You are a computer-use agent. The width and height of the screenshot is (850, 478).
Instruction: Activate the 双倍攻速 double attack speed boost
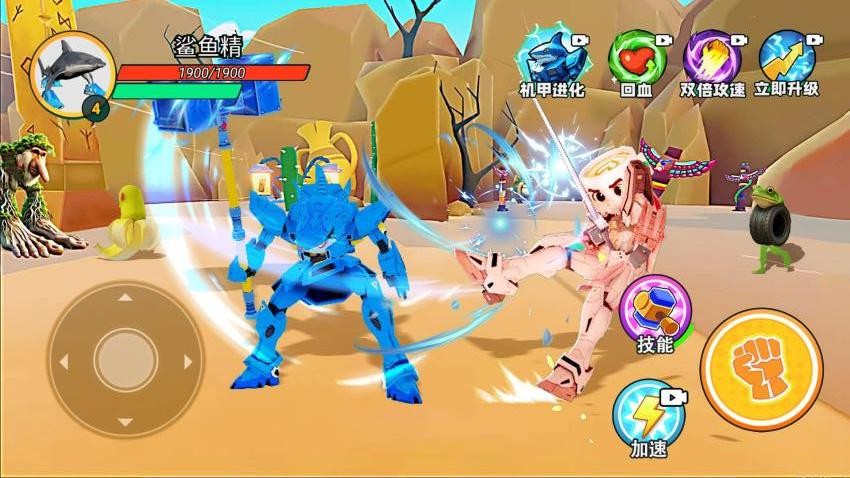(712, 58)
